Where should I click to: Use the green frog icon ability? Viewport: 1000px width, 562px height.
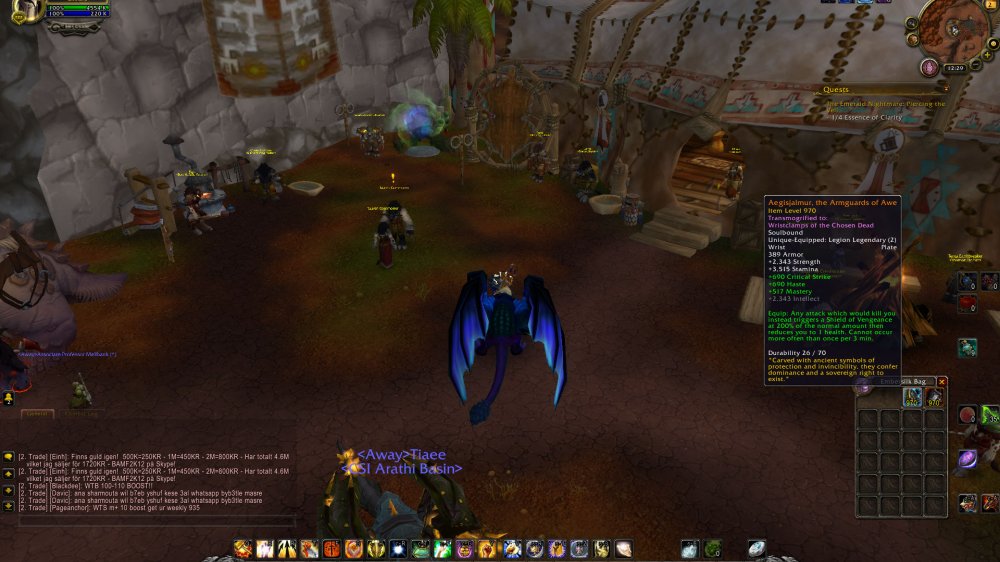pos(421,548)
